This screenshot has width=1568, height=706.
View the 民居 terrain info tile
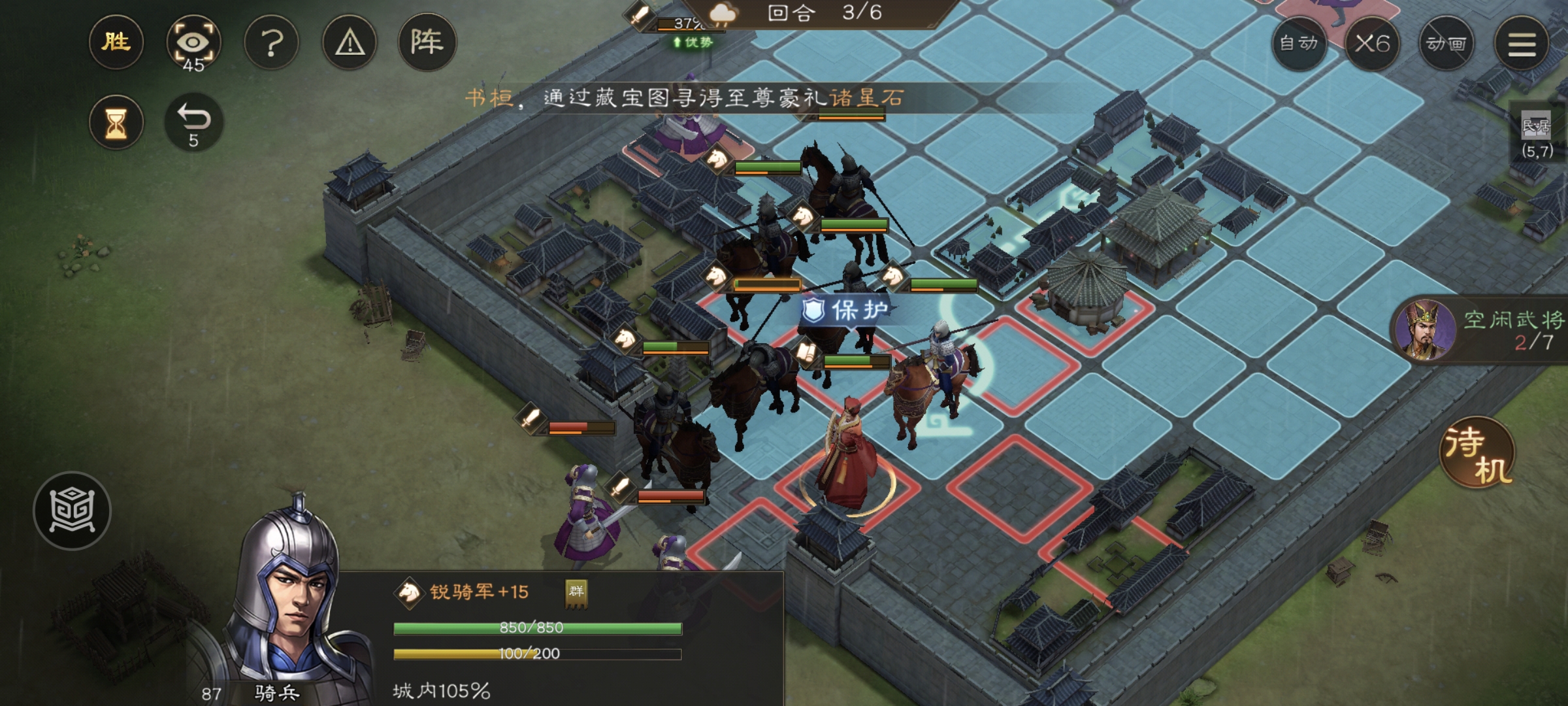click(1536, 135)
